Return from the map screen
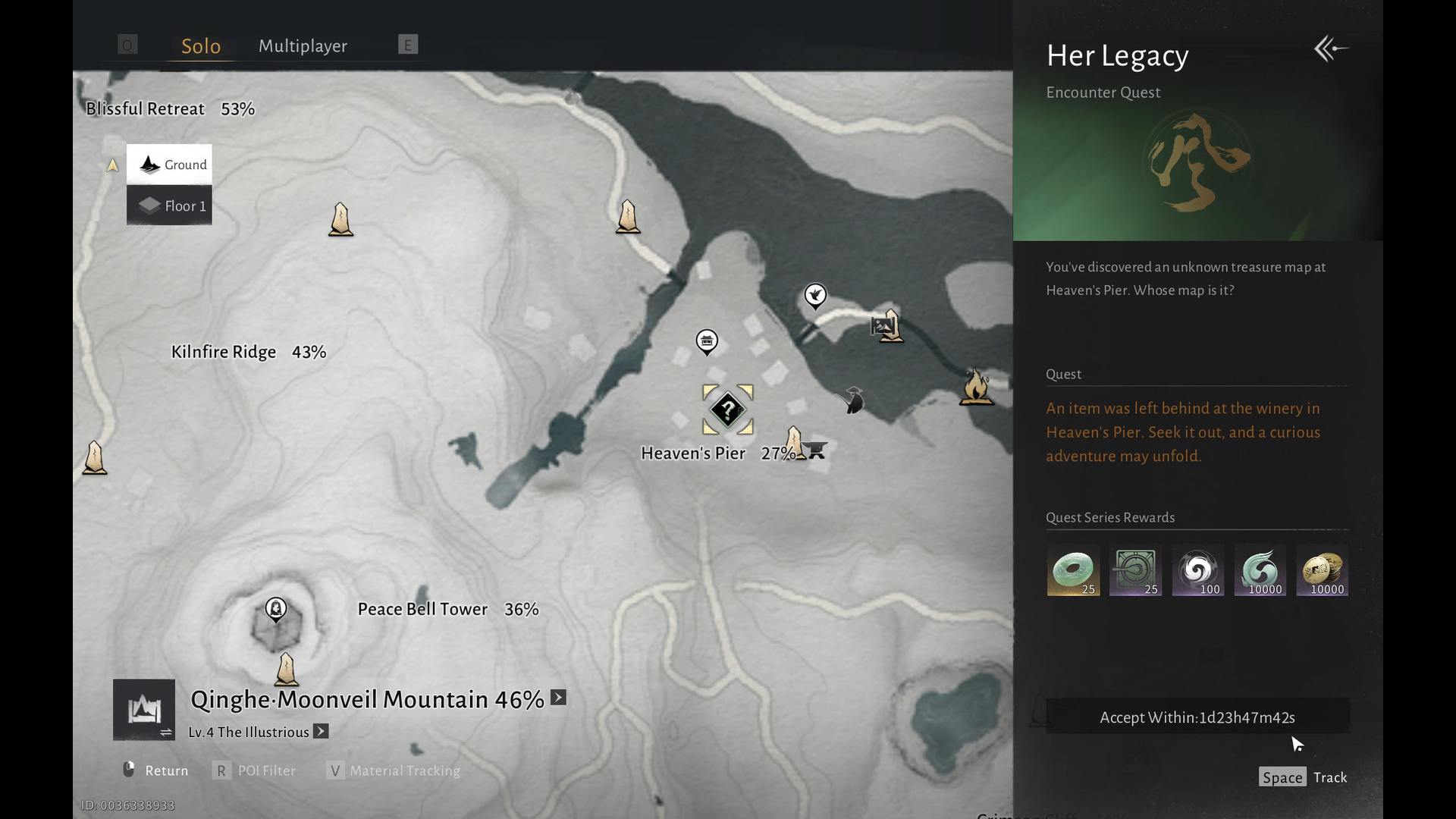The height and width of the screenshot is (819, 1456). 155,770
